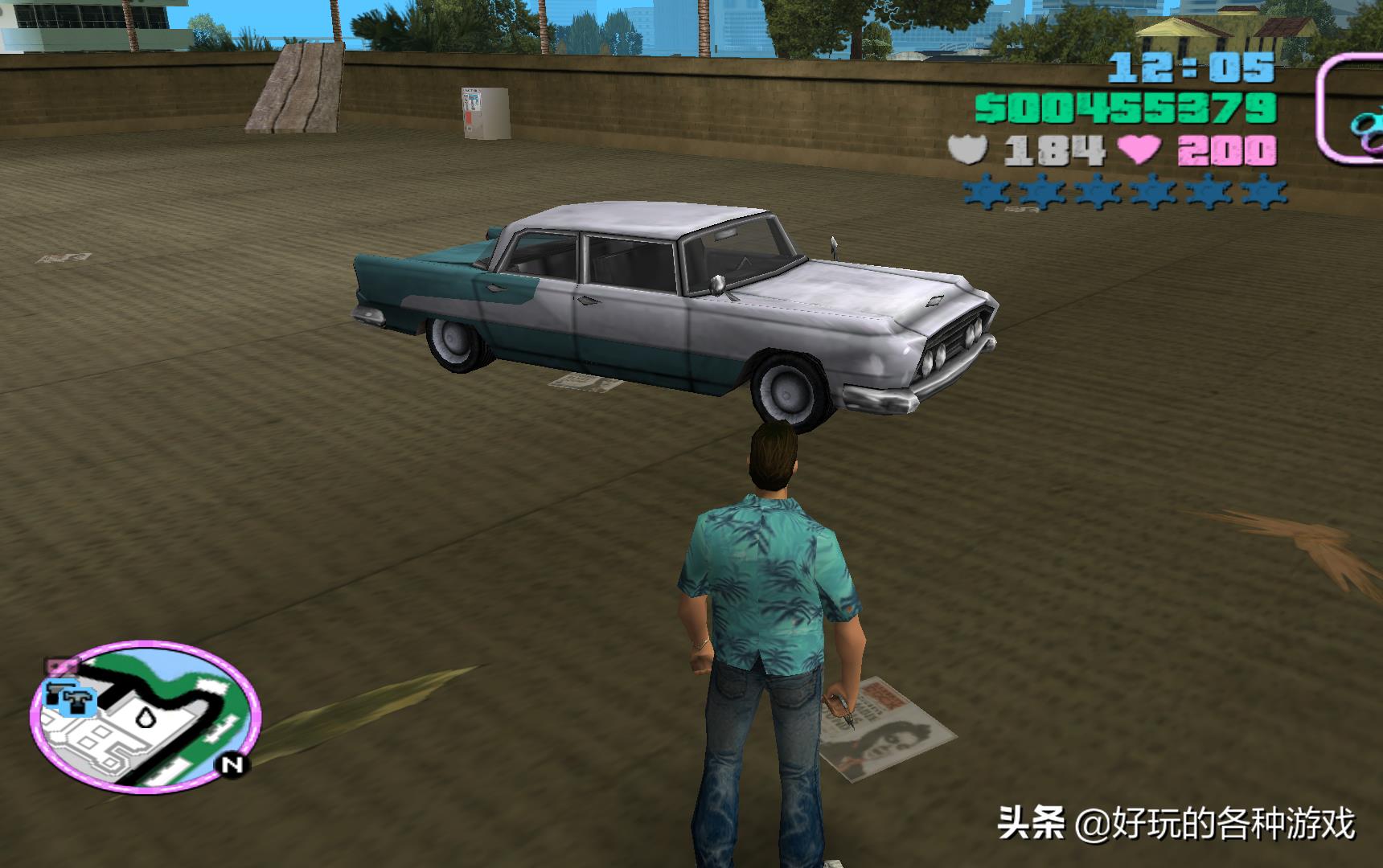Click the circular radar minimap
Viewport: 1383px width, 868px height.
click(x=146, y=718)
